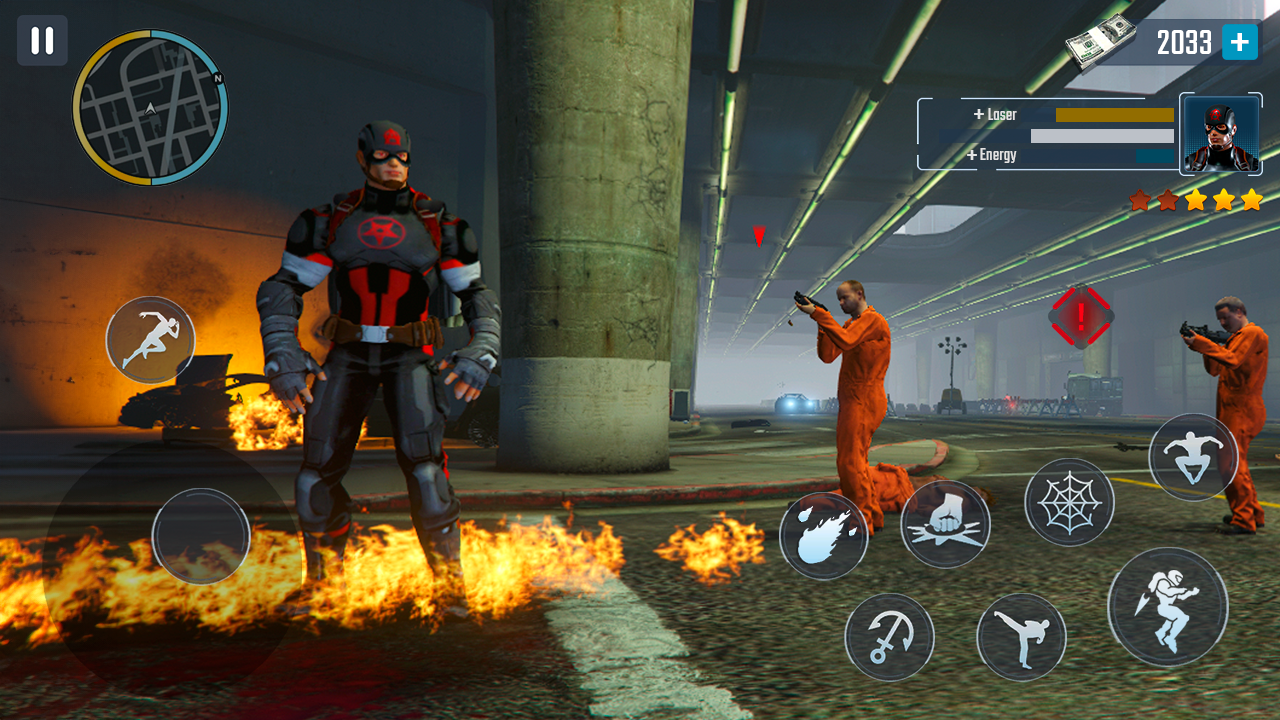Trigger the jump action button
1280x720 pixels.
tap(1193, 457)
